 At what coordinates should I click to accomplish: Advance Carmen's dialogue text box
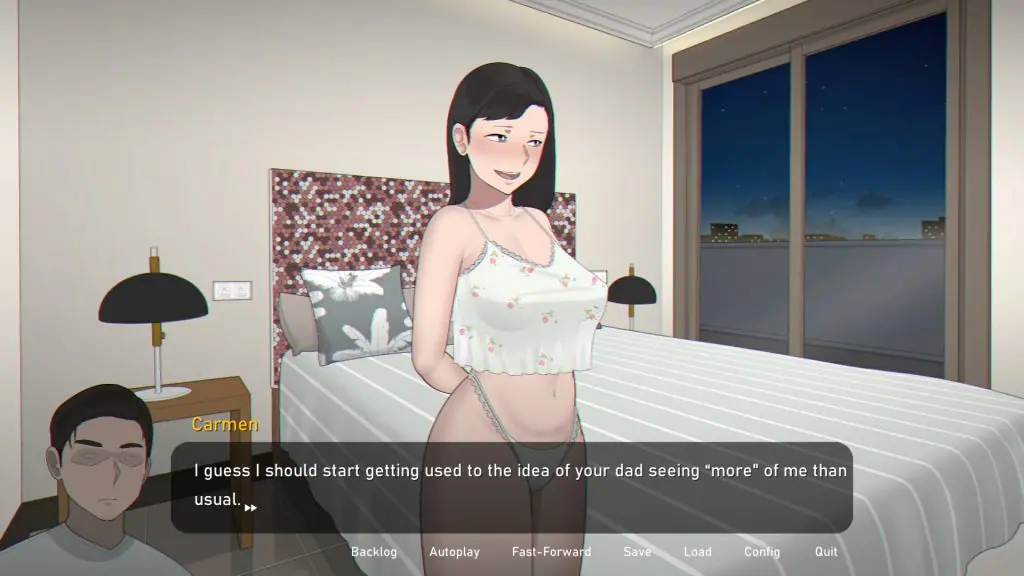point(511,487)
